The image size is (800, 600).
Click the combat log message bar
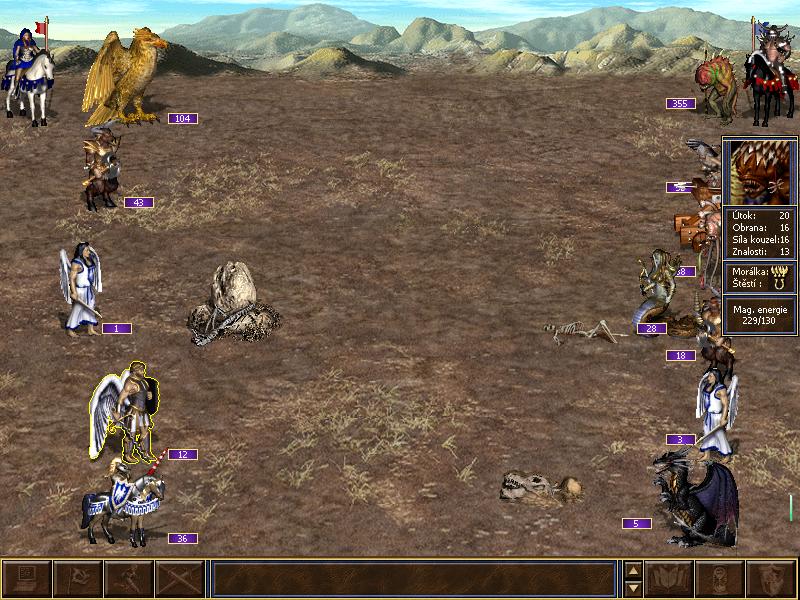point(413,579)
